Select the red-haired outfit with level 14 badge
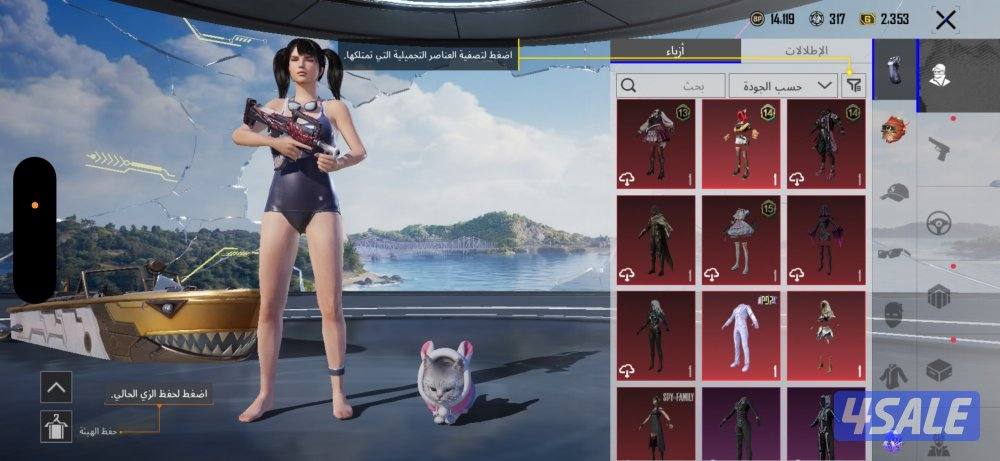The height and width of the screenshot is (461, 1000). pos(740,143)
